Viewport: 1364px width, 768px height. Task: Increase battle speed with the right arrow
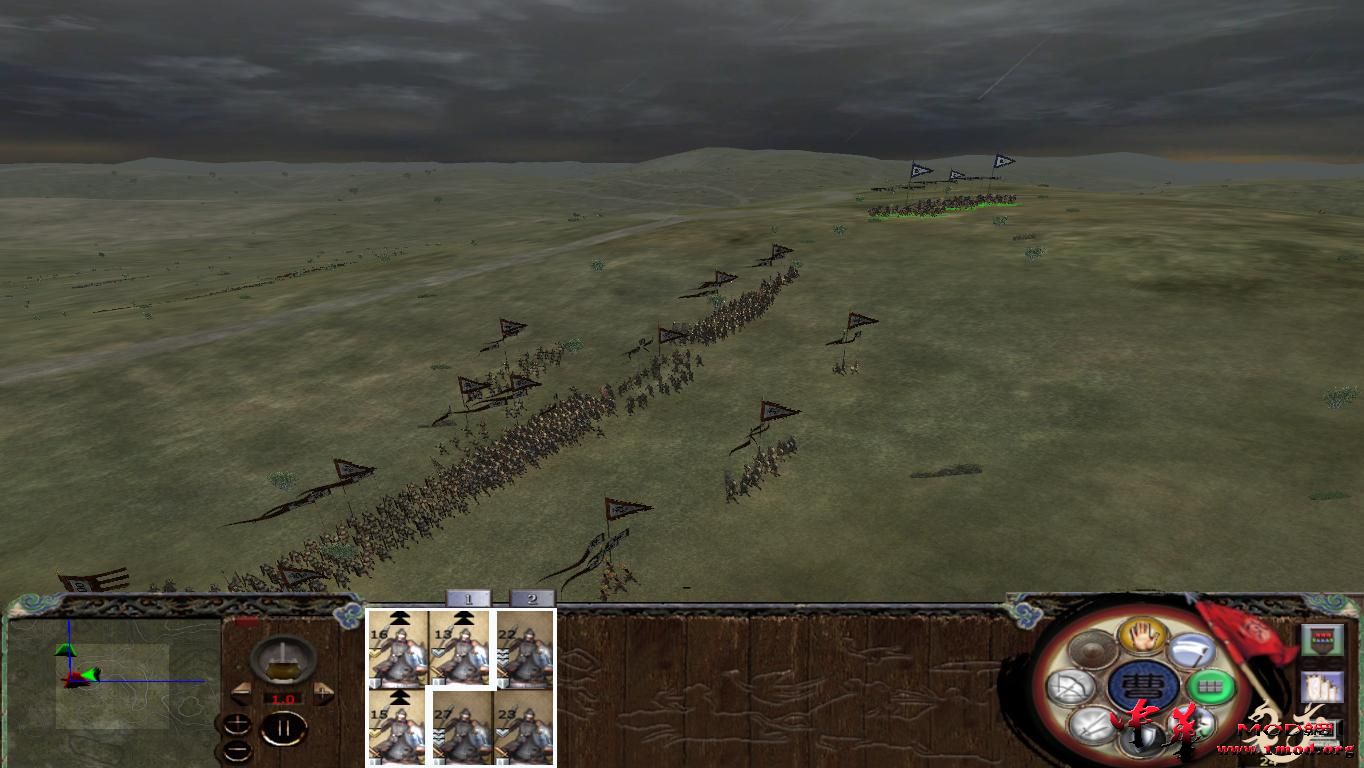tap(322, 693)
